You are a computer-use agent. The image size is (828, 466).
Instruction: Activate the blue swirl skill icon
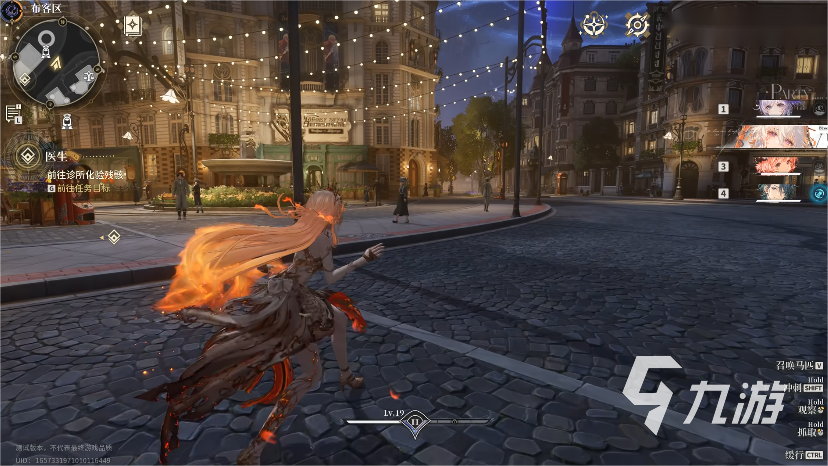[x=817, y=193]
